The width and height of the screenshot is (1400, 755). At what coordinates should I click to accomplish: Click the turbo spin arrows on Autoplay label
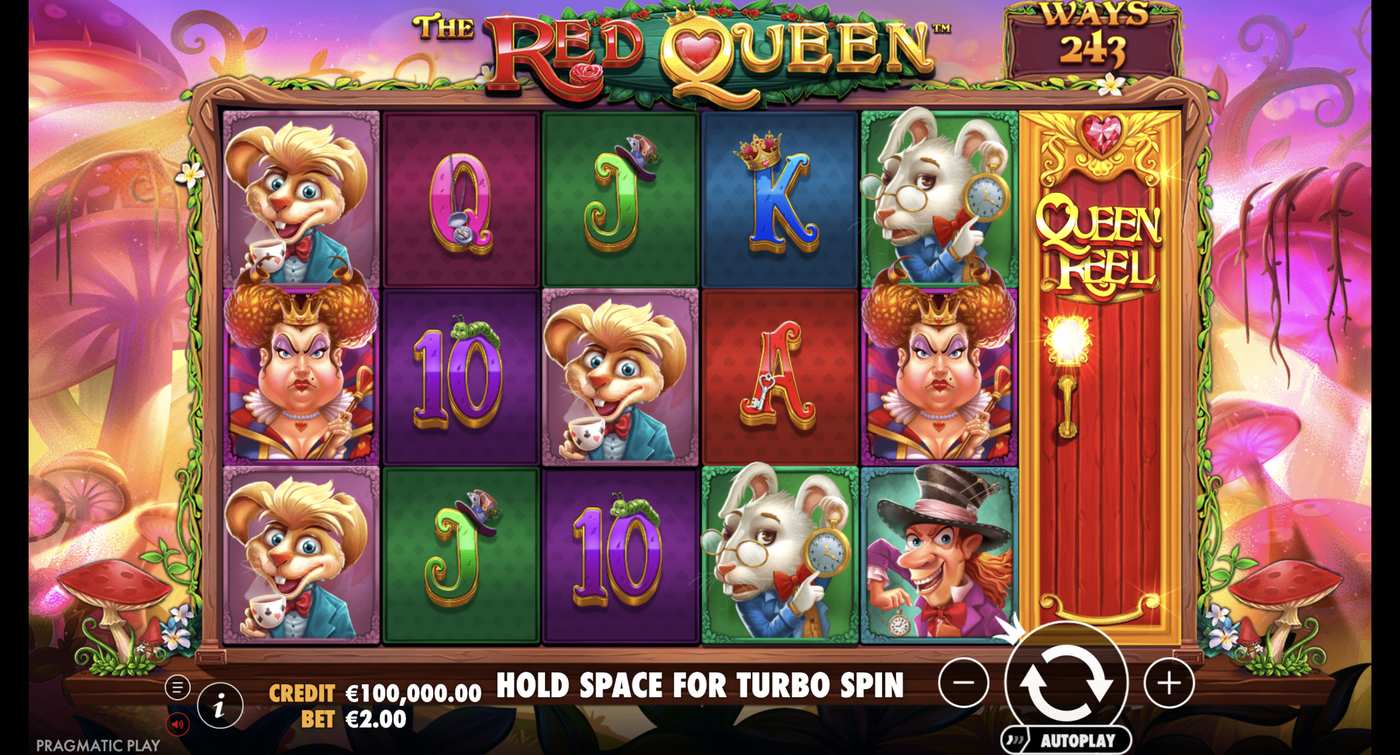pyautogui.click(x=1015, y=740)
